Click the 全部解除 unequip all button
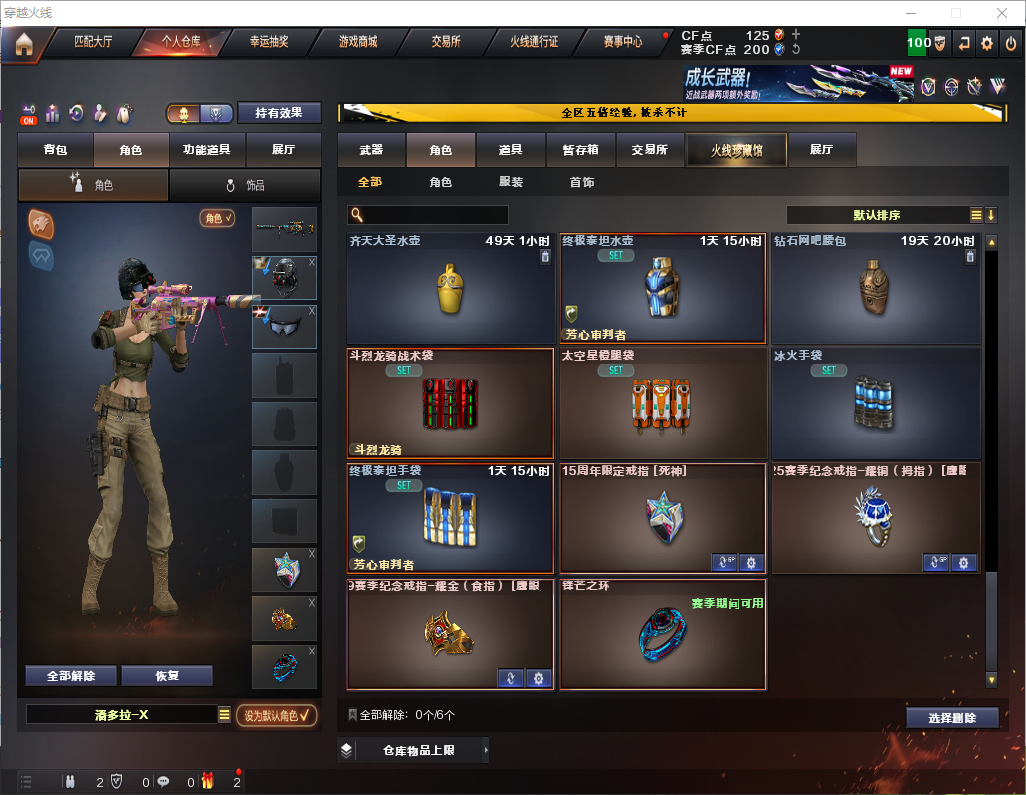Screen dimensions: 1026x795 tap(71, 675)
